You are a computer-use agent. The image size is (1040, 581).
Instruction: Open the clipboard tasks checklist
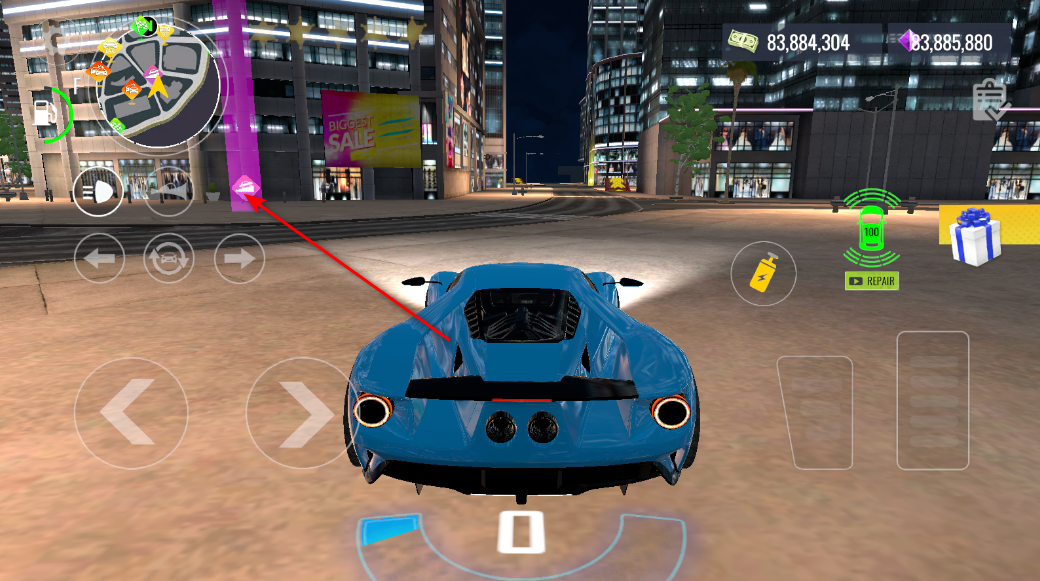coord(990,100)
